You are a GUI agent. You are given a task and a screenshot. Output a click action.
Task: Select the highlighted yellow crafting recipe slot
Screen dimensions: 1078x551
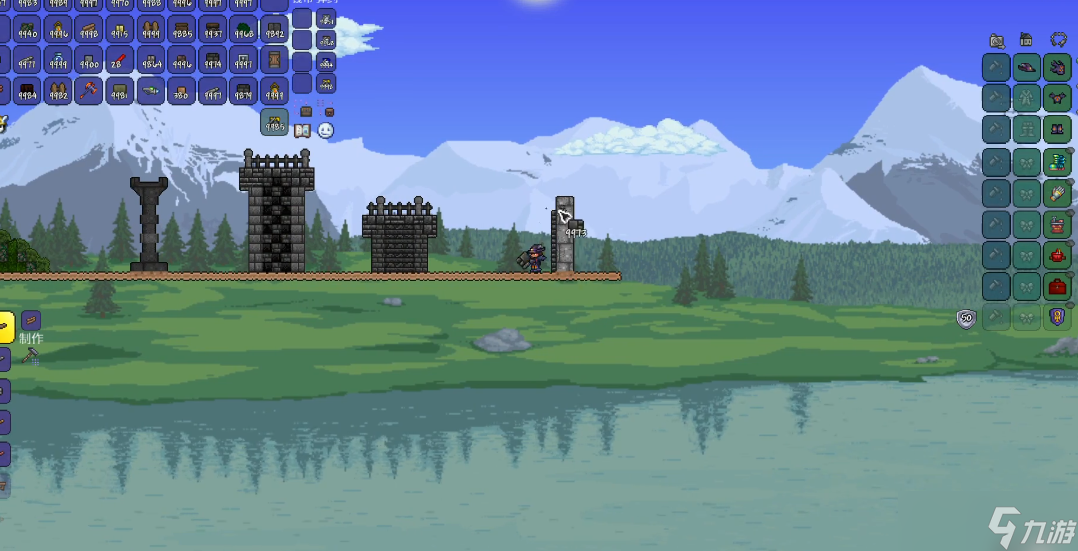pyautogui.click(x=4, y=326)
